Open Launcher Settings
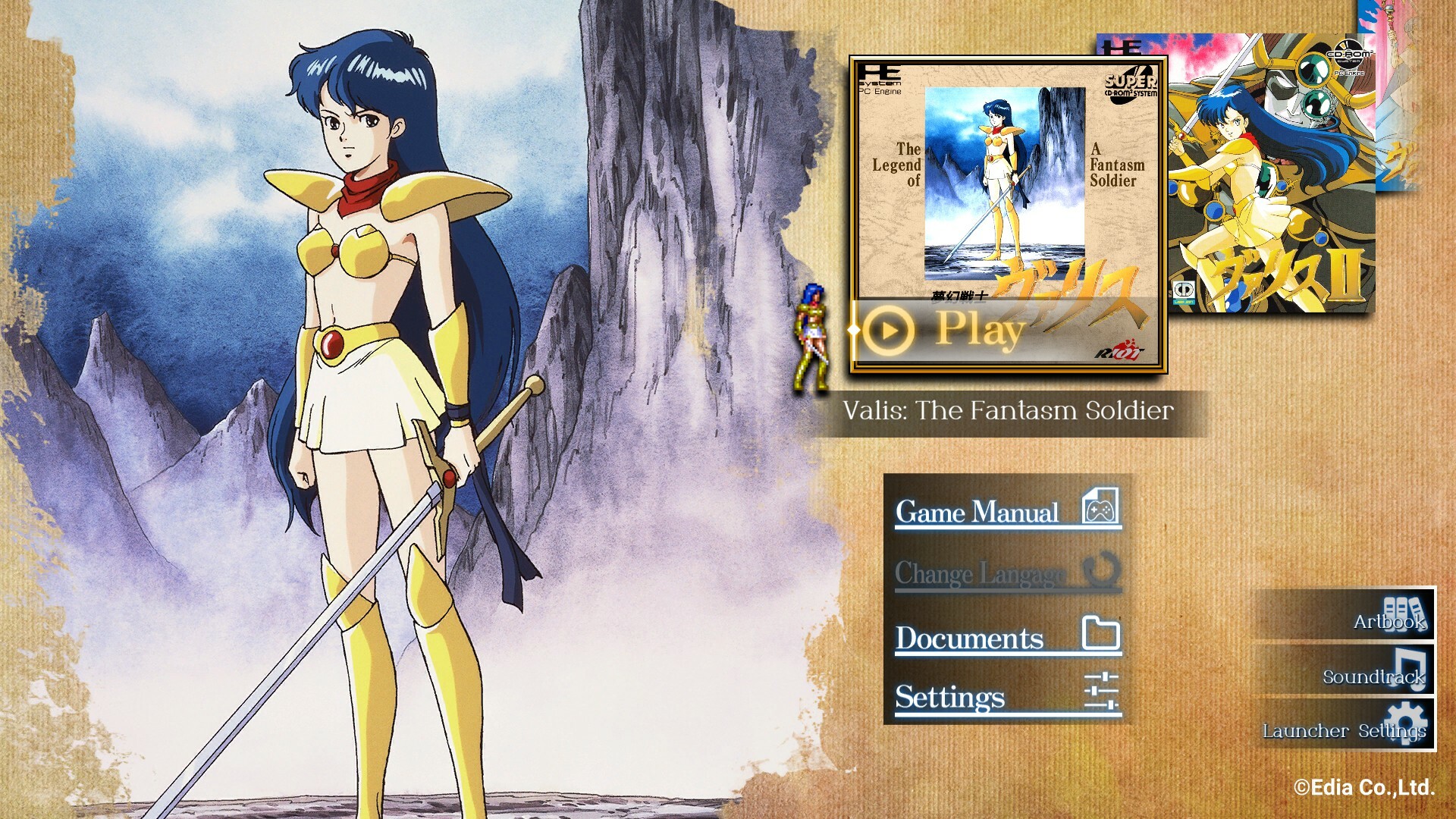This screenshot has width=1456, height=819. coord(1348,726)
